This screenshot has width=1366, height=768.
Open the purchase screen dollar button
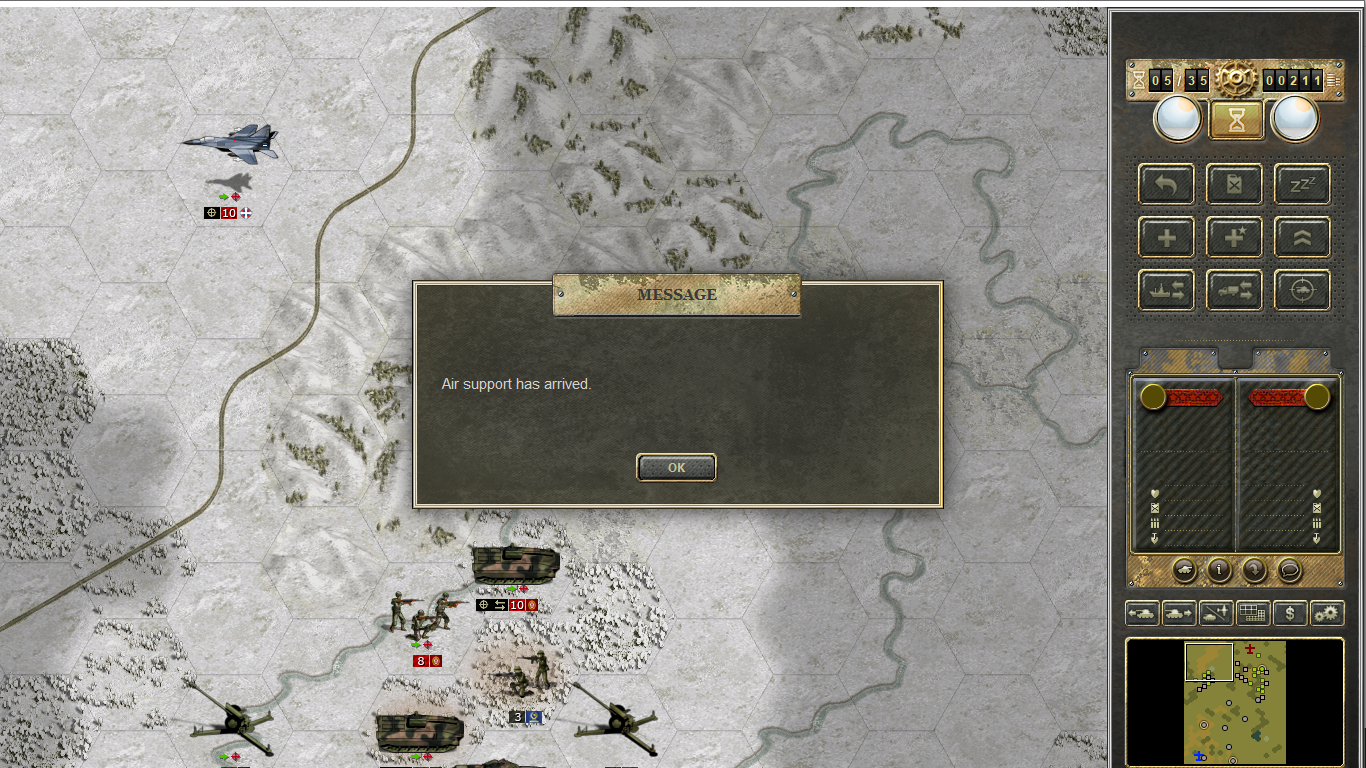coord(1290,613)
